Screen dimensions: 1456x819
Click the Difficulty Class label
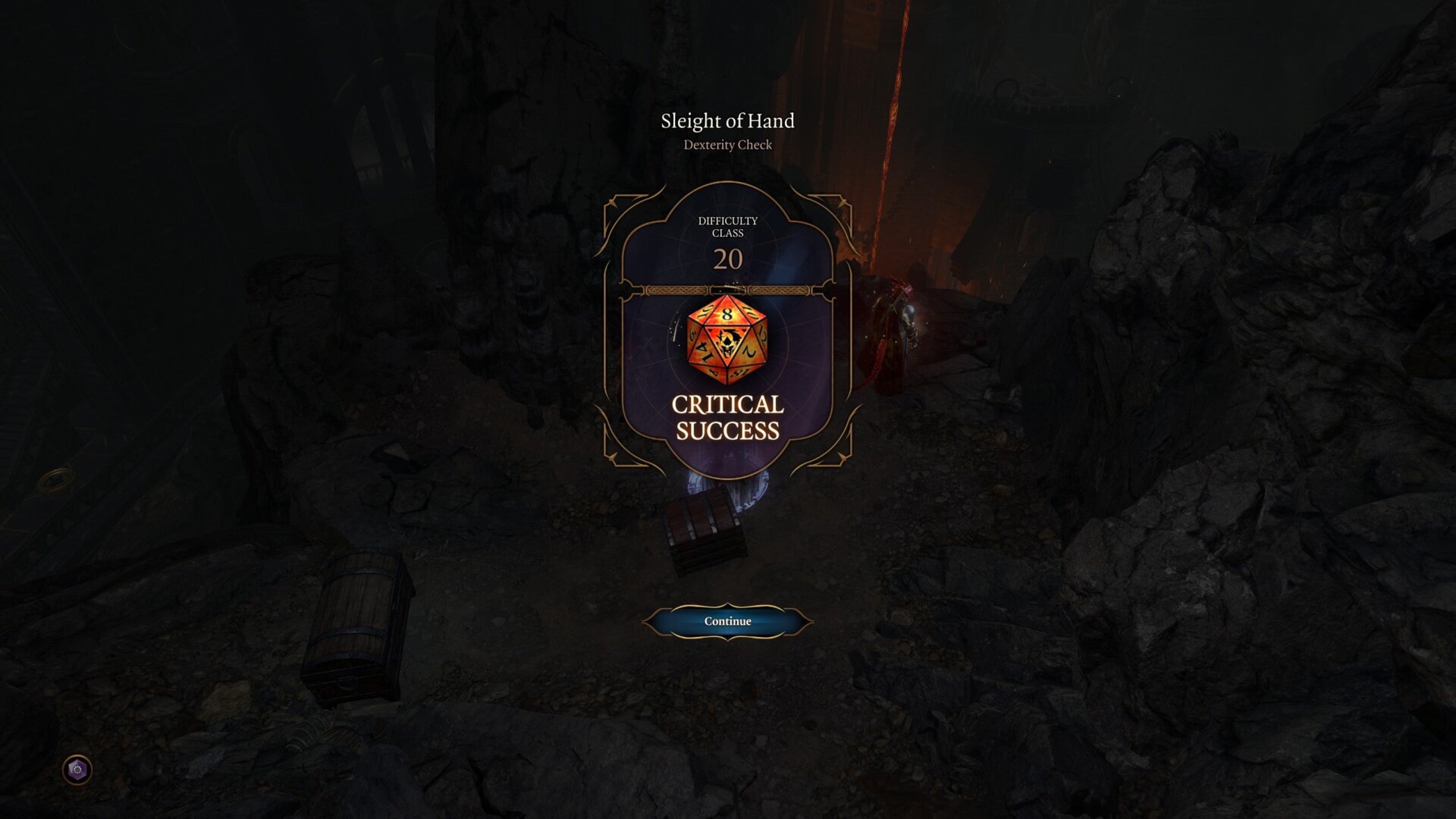728,227
